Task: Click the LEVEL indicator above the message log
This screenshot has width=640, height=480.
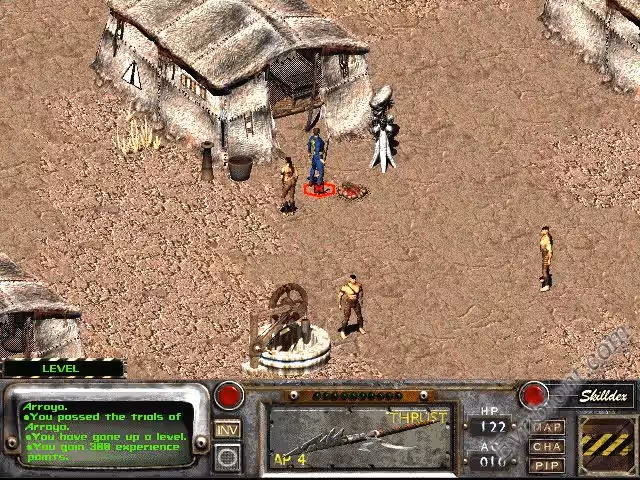Action: point(62,369)
